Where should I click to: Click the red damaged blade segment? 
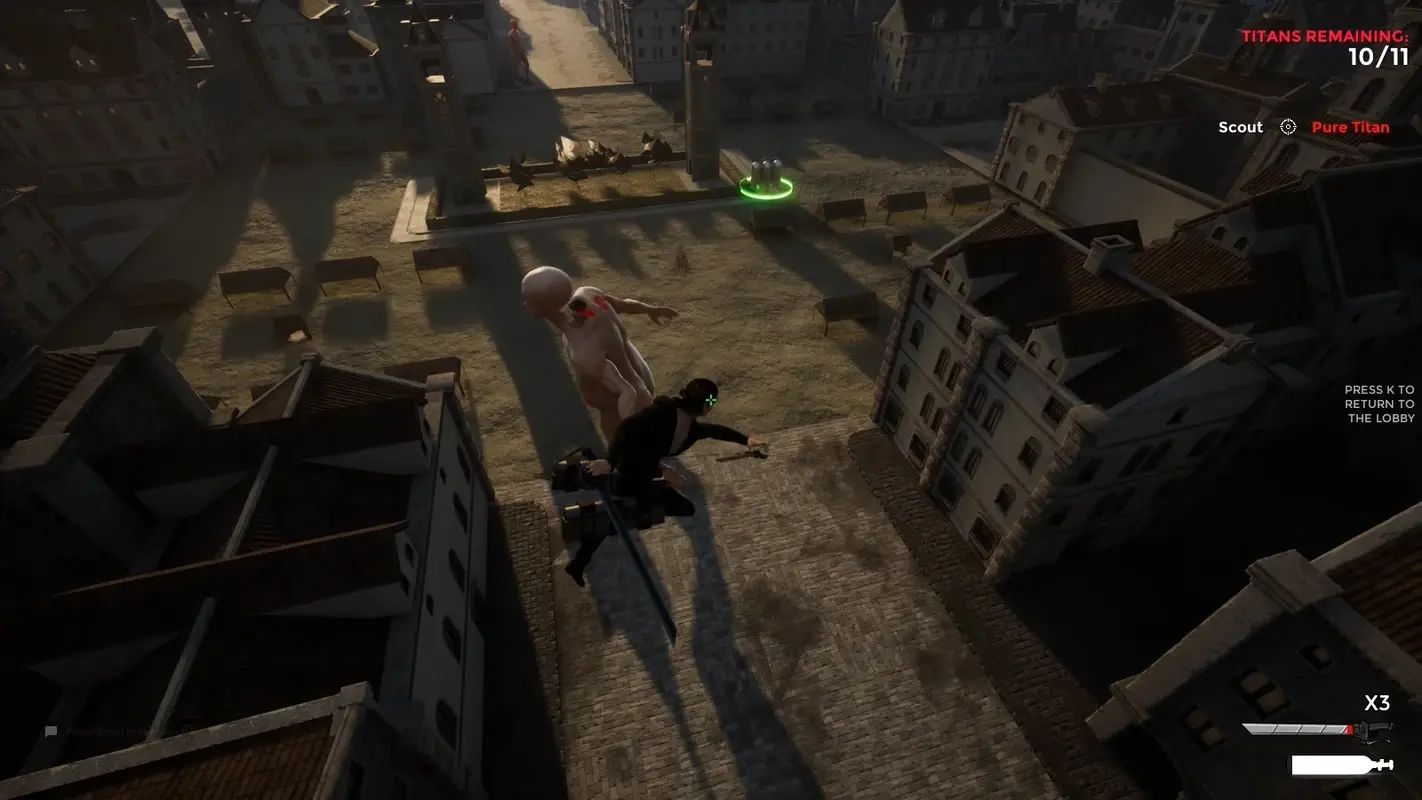pyautogui.click(x=1348, y=728)
